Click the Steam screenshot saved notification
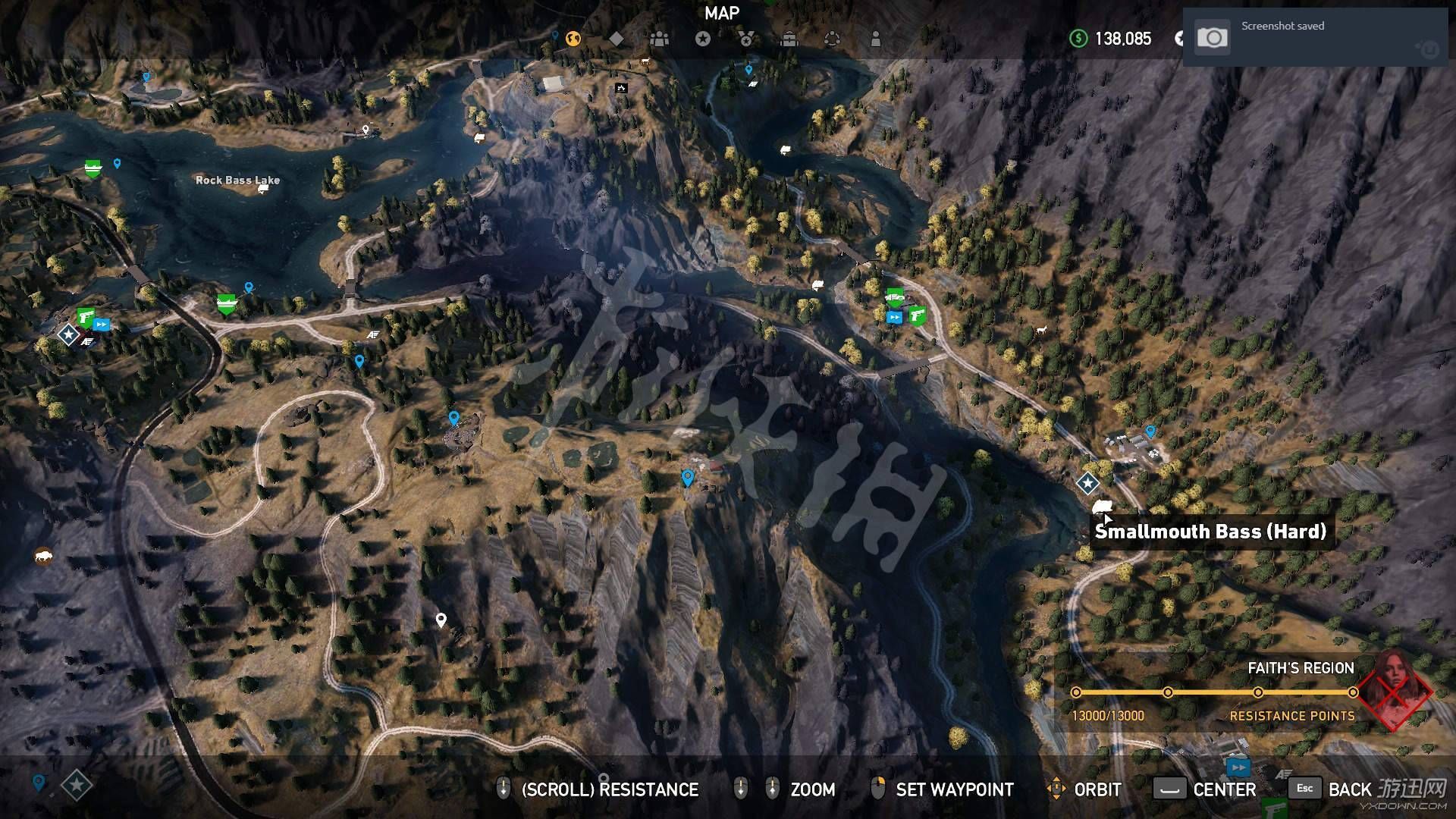1456x819 pixels. click(x=1315, y=38)
